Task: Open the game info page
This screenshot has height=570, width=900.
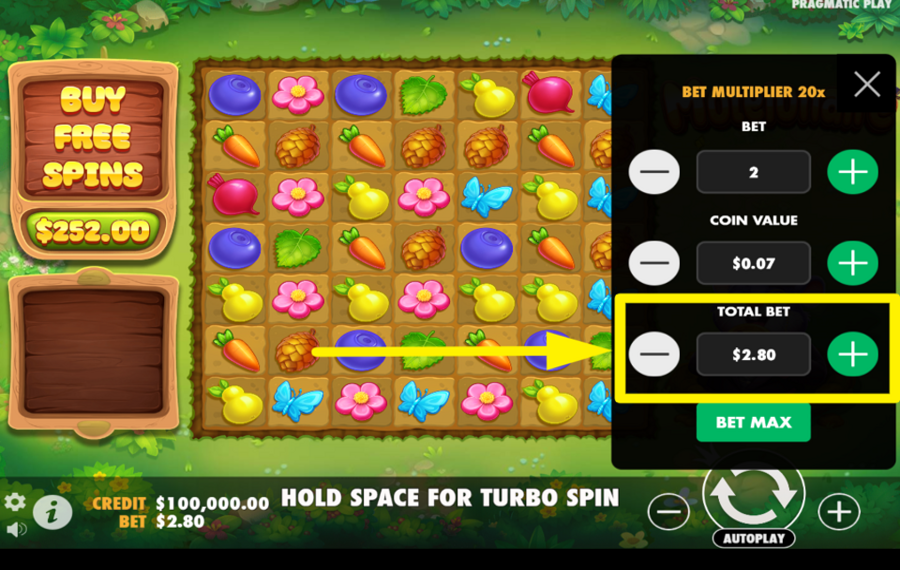Action: click(x=52, y=512)
